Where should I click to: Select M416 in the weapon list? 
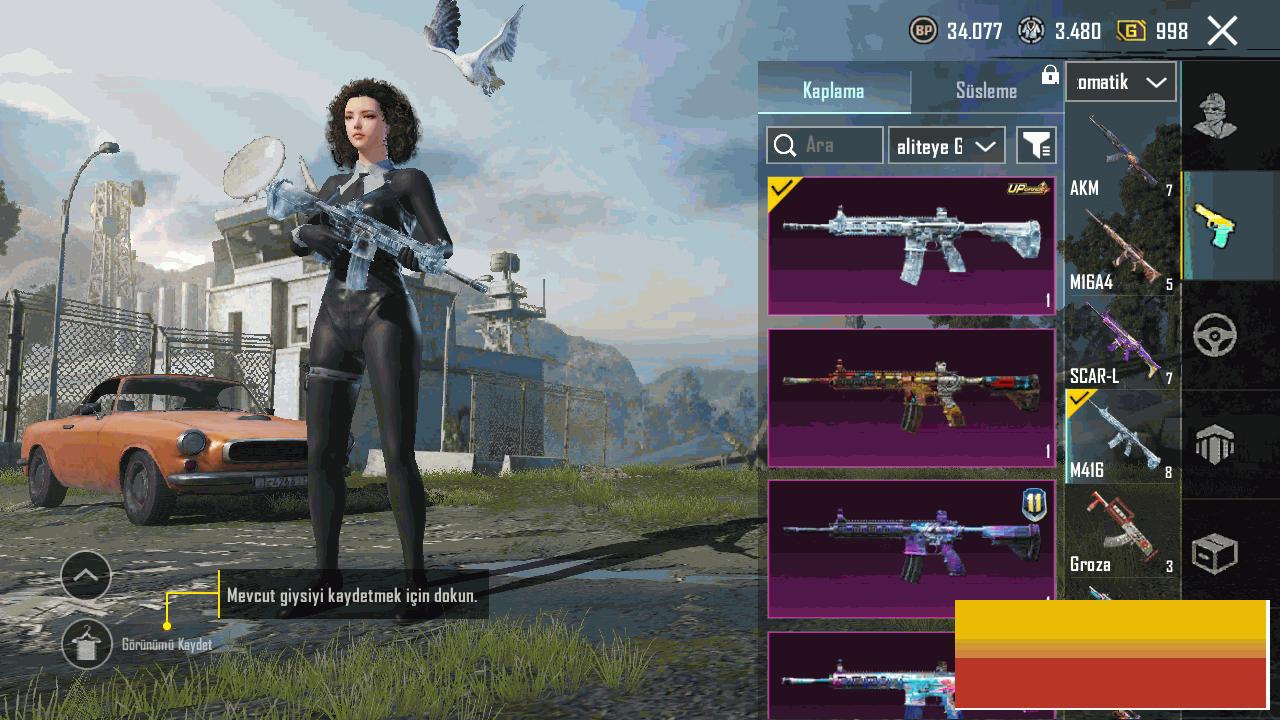pyautogui.click(x=1122, y=438)
